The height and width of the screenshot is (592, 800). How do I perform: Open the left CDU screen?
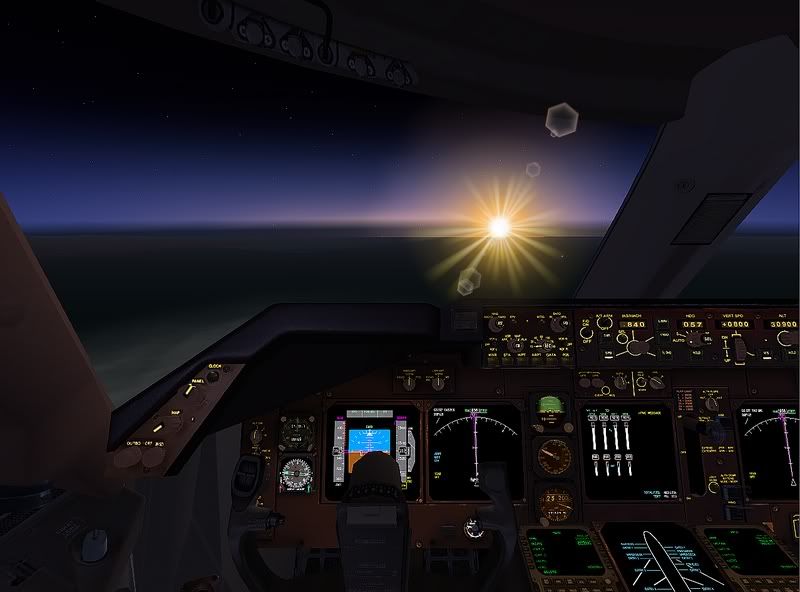[x=558, y=548]
